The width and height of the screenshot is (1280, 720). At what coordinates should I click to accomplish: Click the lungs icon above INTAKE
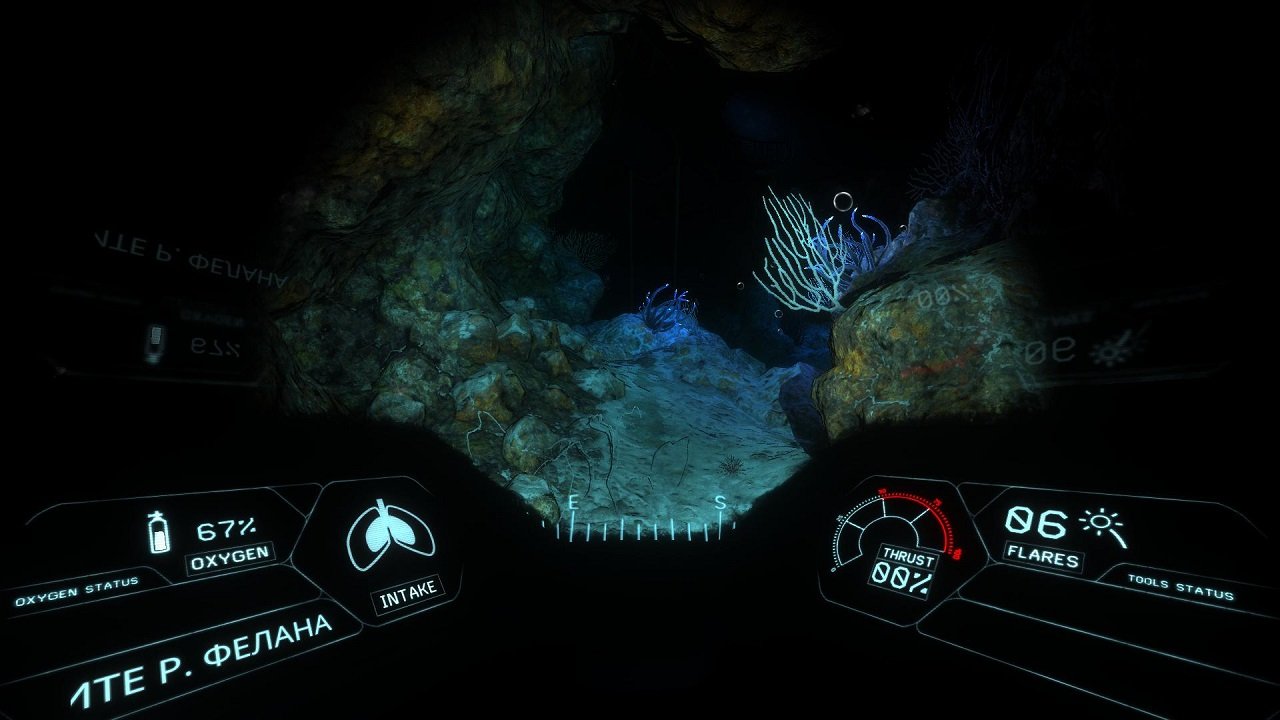[x=391, y=533]
